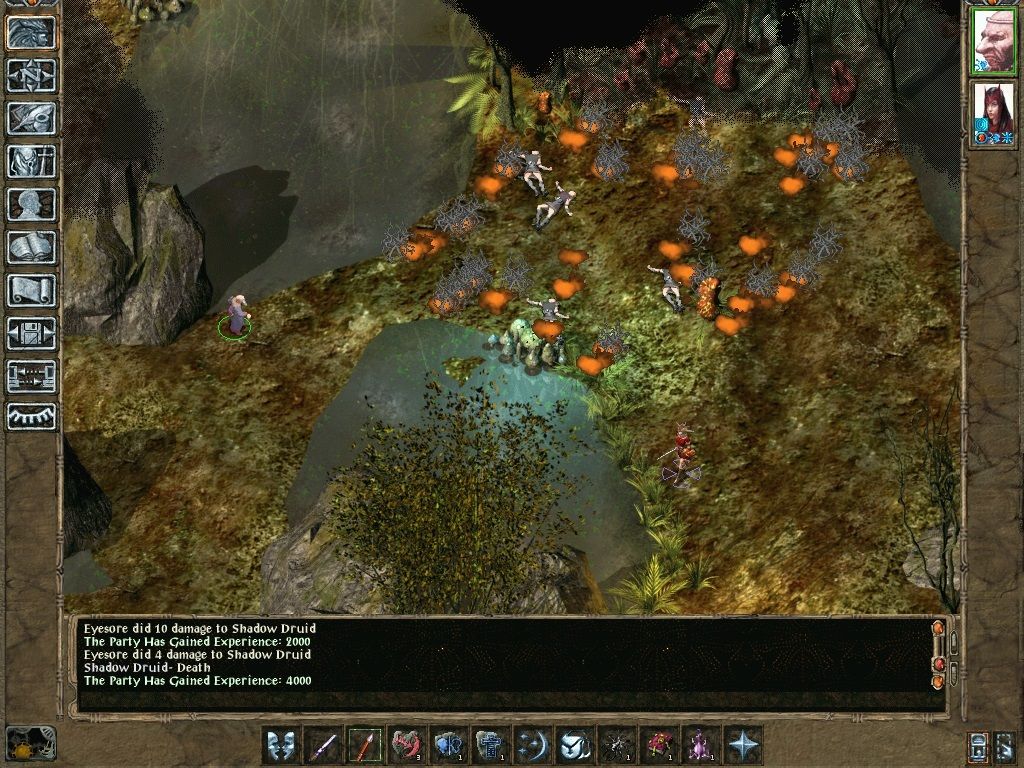This screenshot has height=768, width=1024.
Task: Select the red-haired woman's portrait
Action: pos(993,113)
